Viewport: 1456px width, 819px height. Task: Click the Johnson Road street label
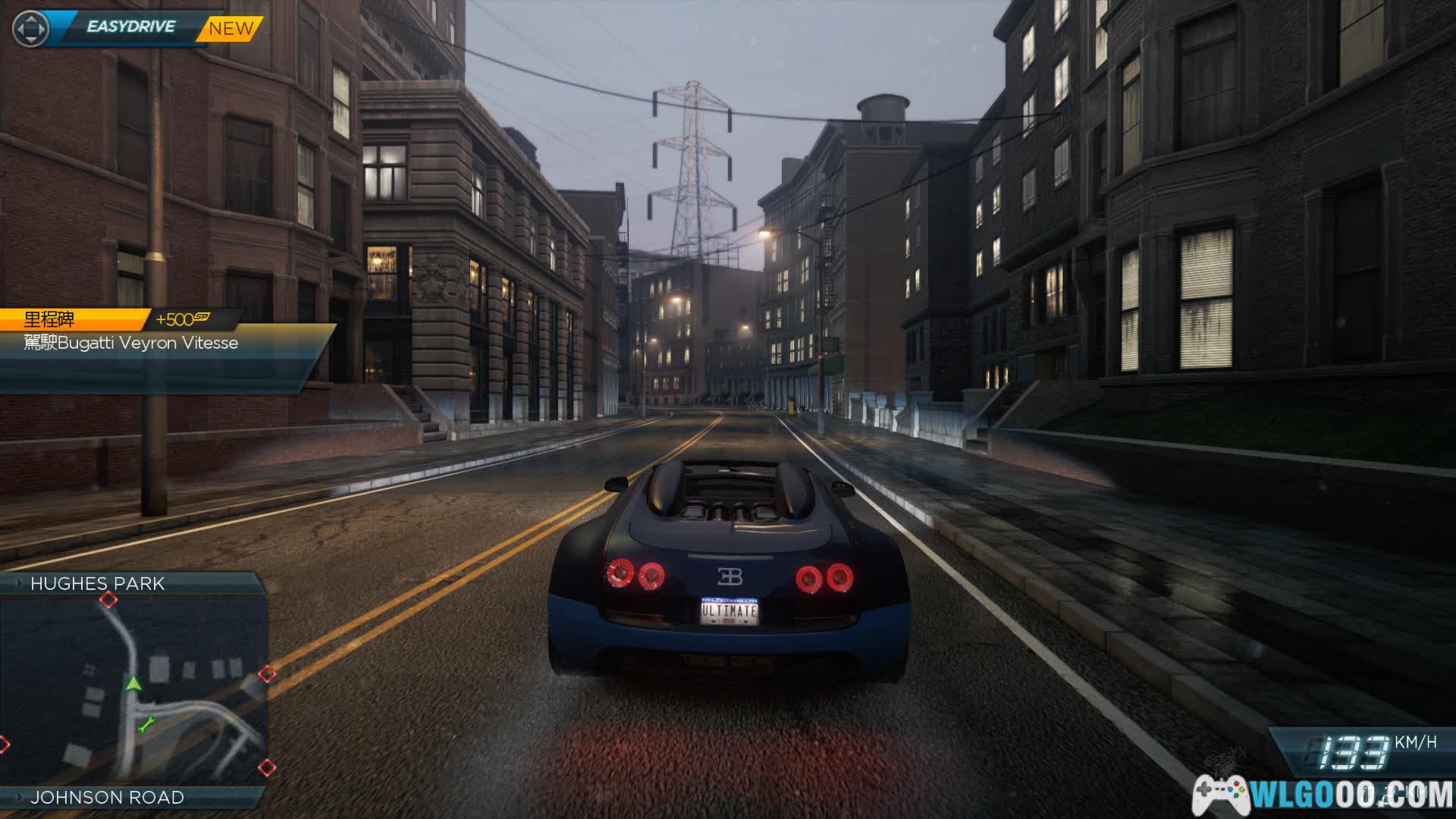pos(107,797)
